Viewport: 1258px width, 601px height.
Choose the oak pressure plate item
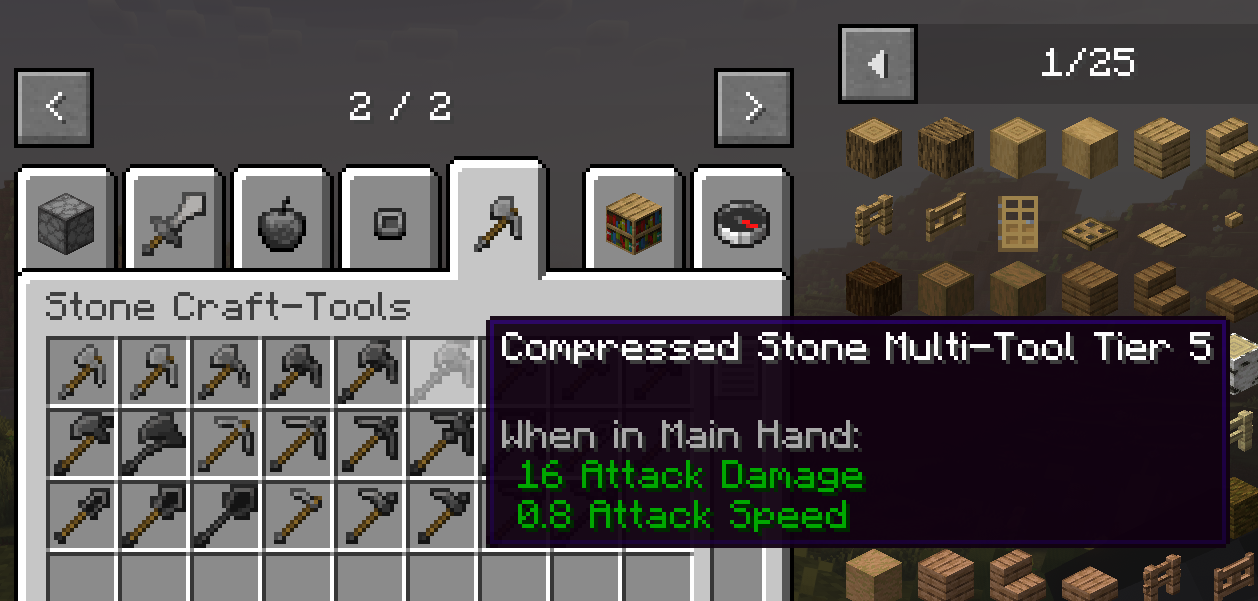[1161, 237]
